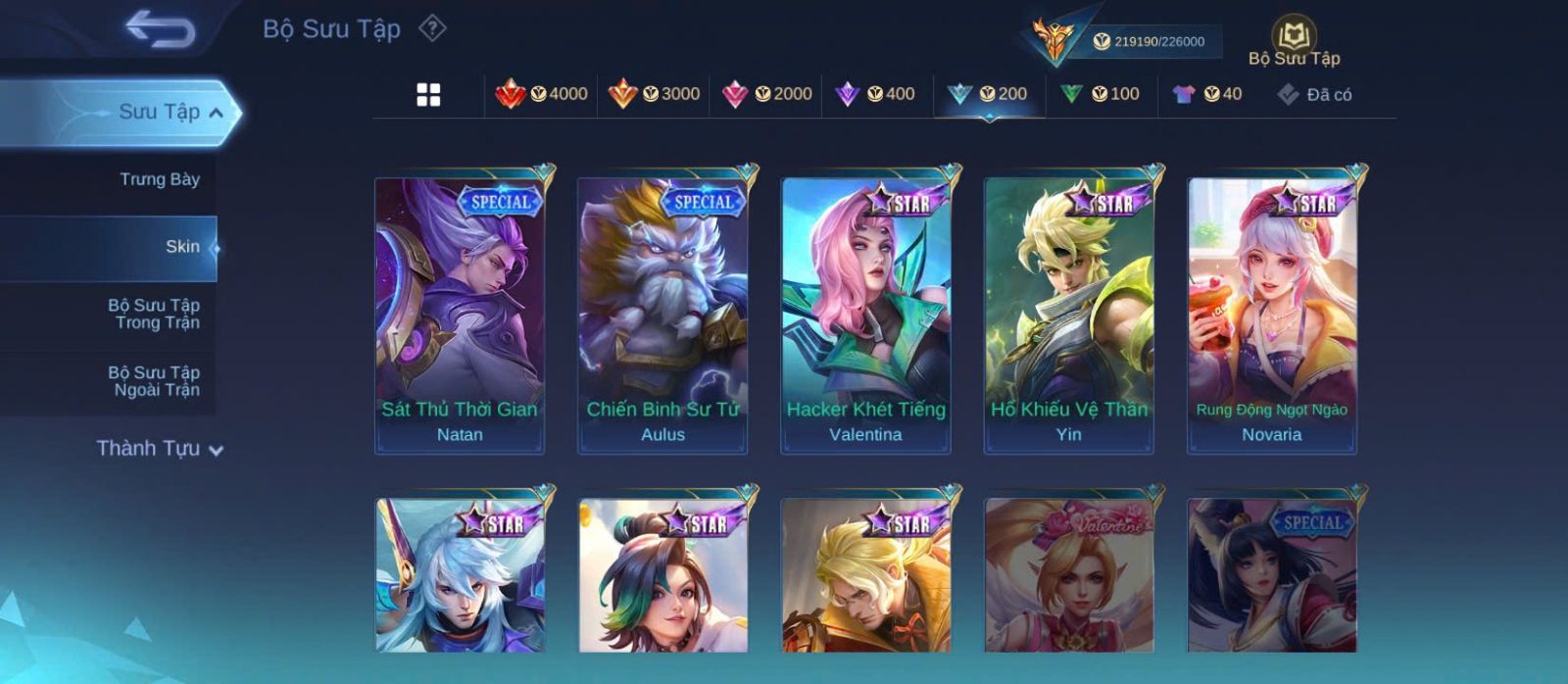Pick Novaria's Rung Động Ngọt Ngào skin
The width and height of the screenshot is (1568, 684).
coord(1272,314)
